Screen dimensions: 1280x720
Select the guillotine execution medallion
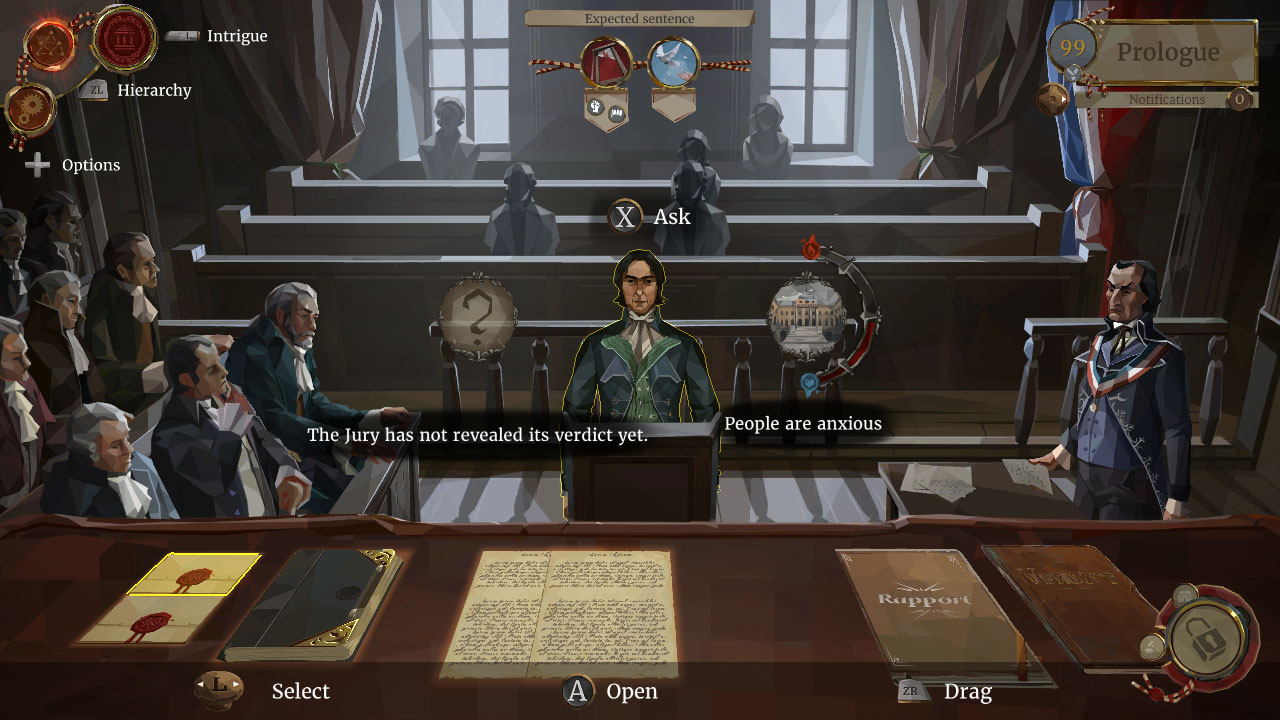pos(604,60)
